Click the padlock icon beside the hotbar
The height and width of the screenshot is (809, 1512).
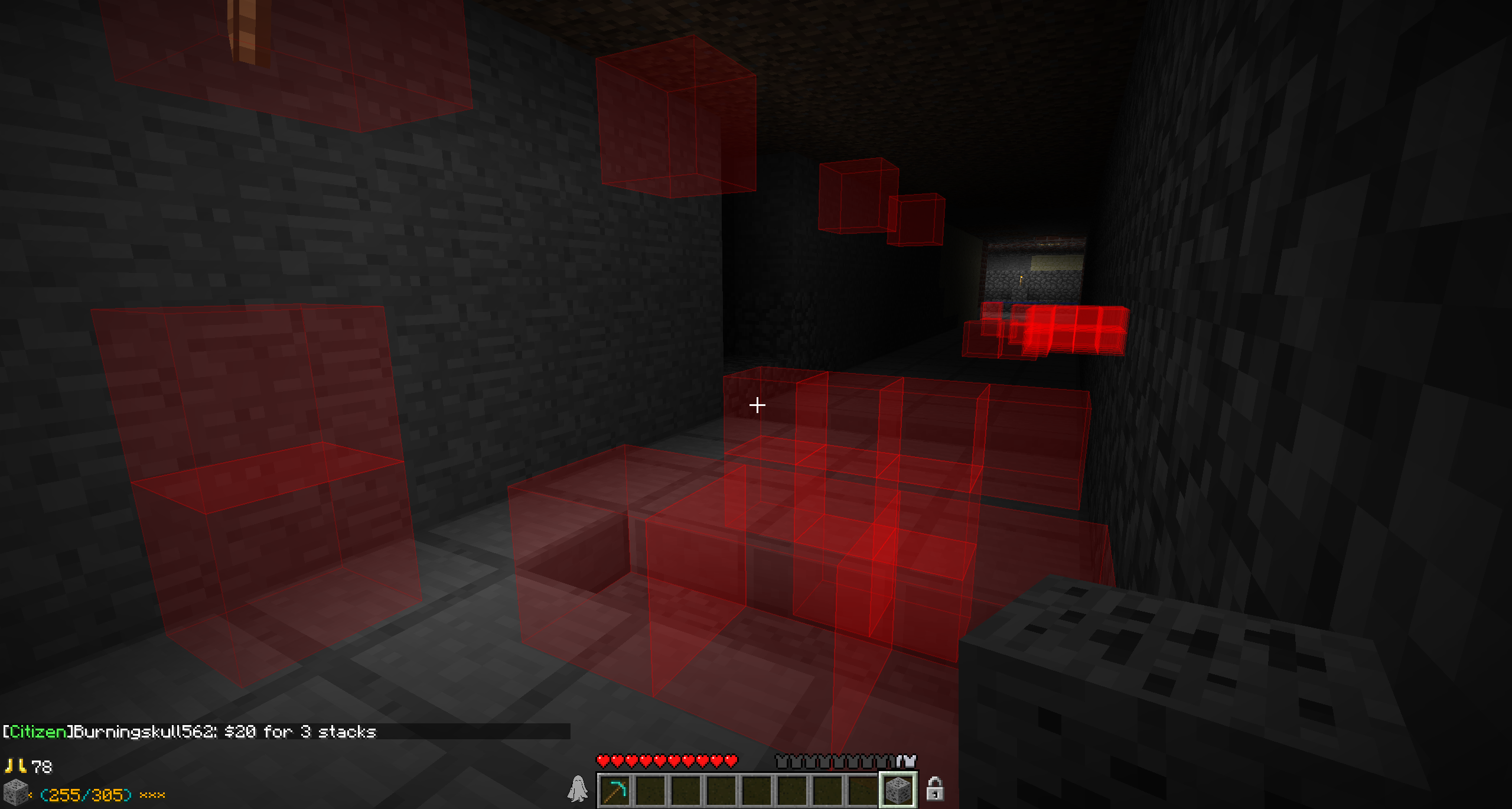pos(934,789)
